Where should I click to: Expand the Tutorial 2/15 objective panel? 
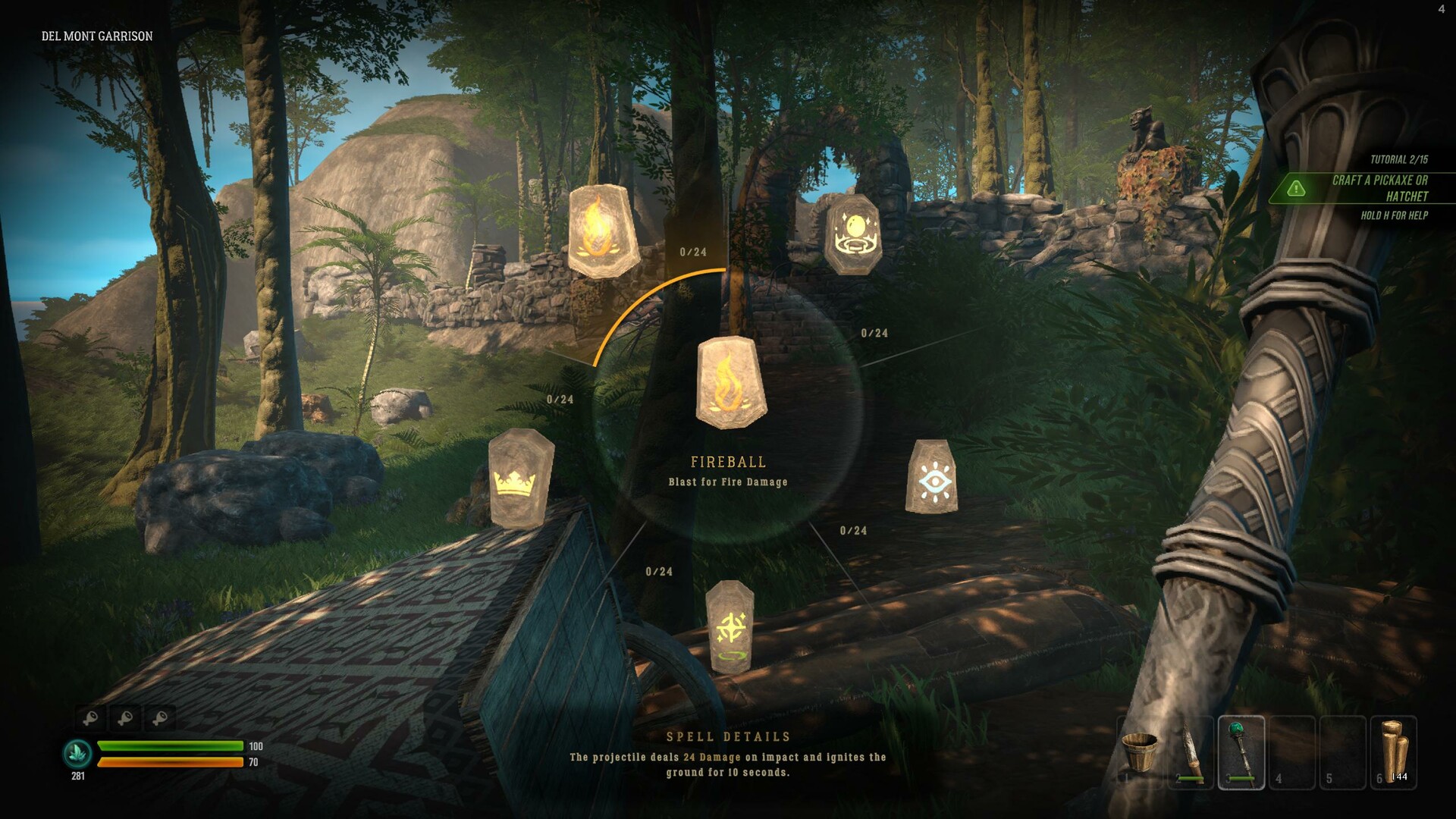coord(1399,160)
